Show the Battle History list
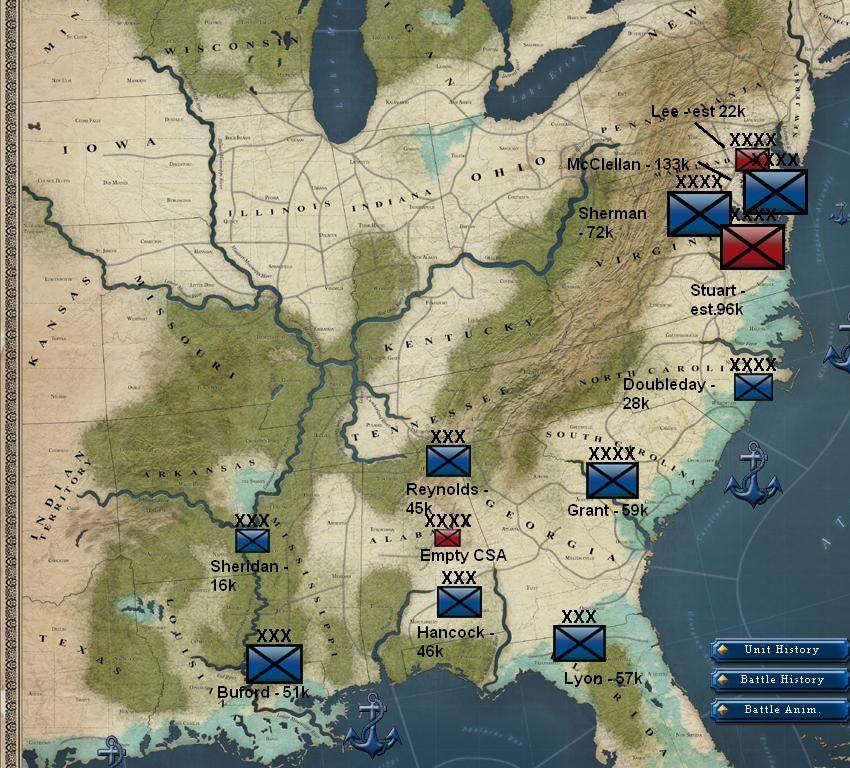Screen dimensions: 850x768 click(x=780, y=680)
